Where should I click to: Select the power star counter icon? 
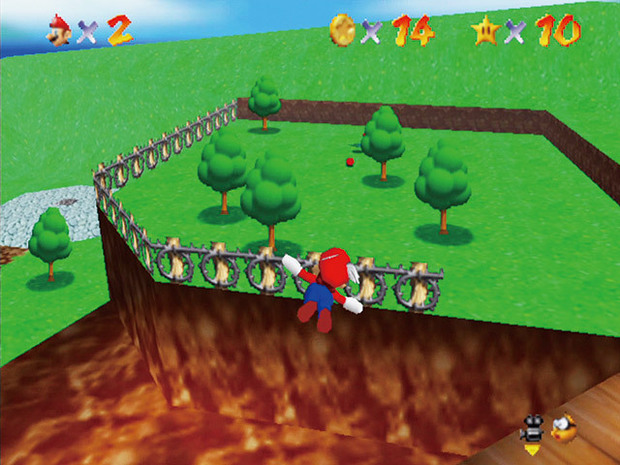coord(484,31)
